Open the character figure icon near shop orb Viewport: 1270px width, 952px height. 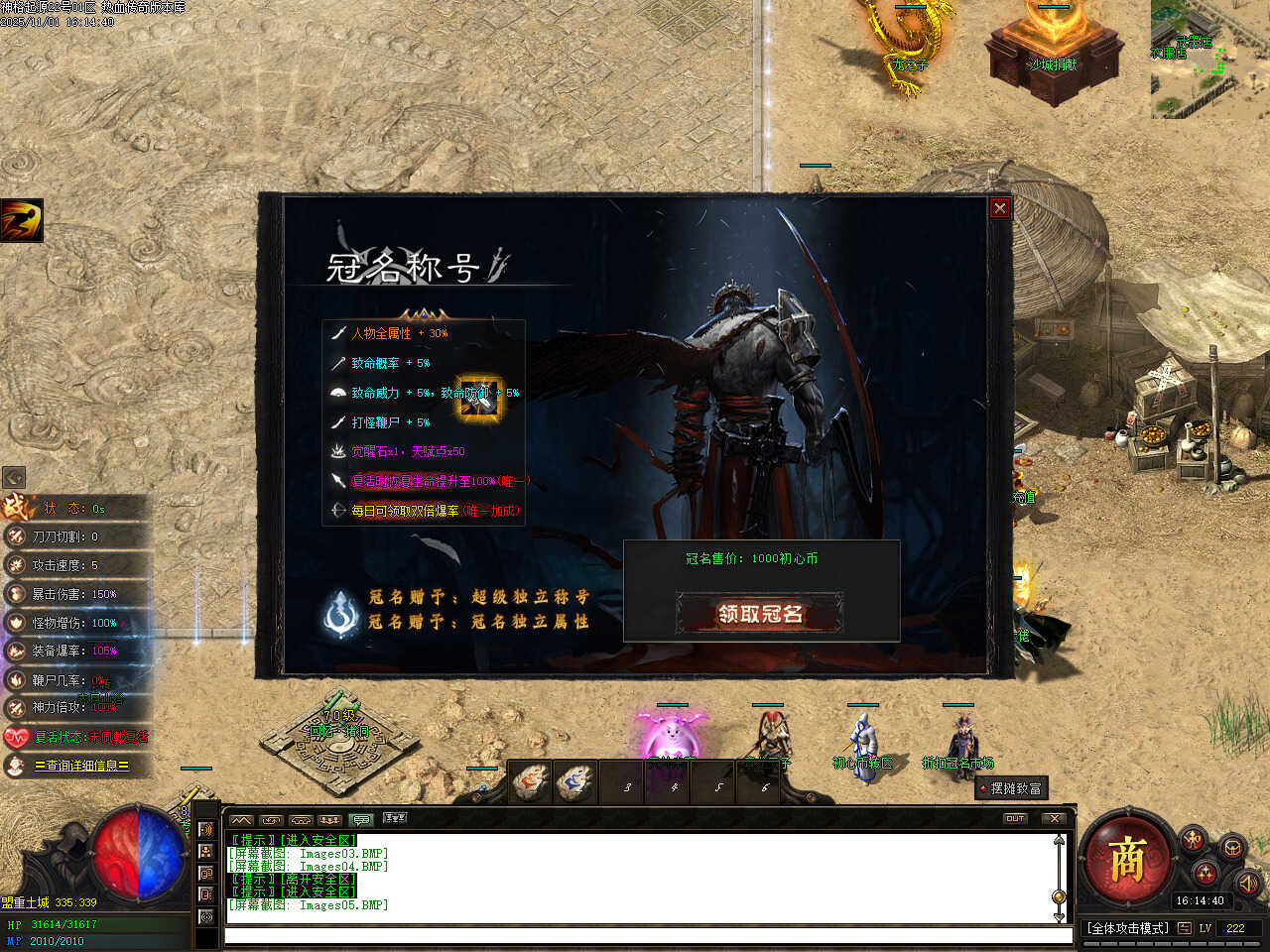[1193, 841]
